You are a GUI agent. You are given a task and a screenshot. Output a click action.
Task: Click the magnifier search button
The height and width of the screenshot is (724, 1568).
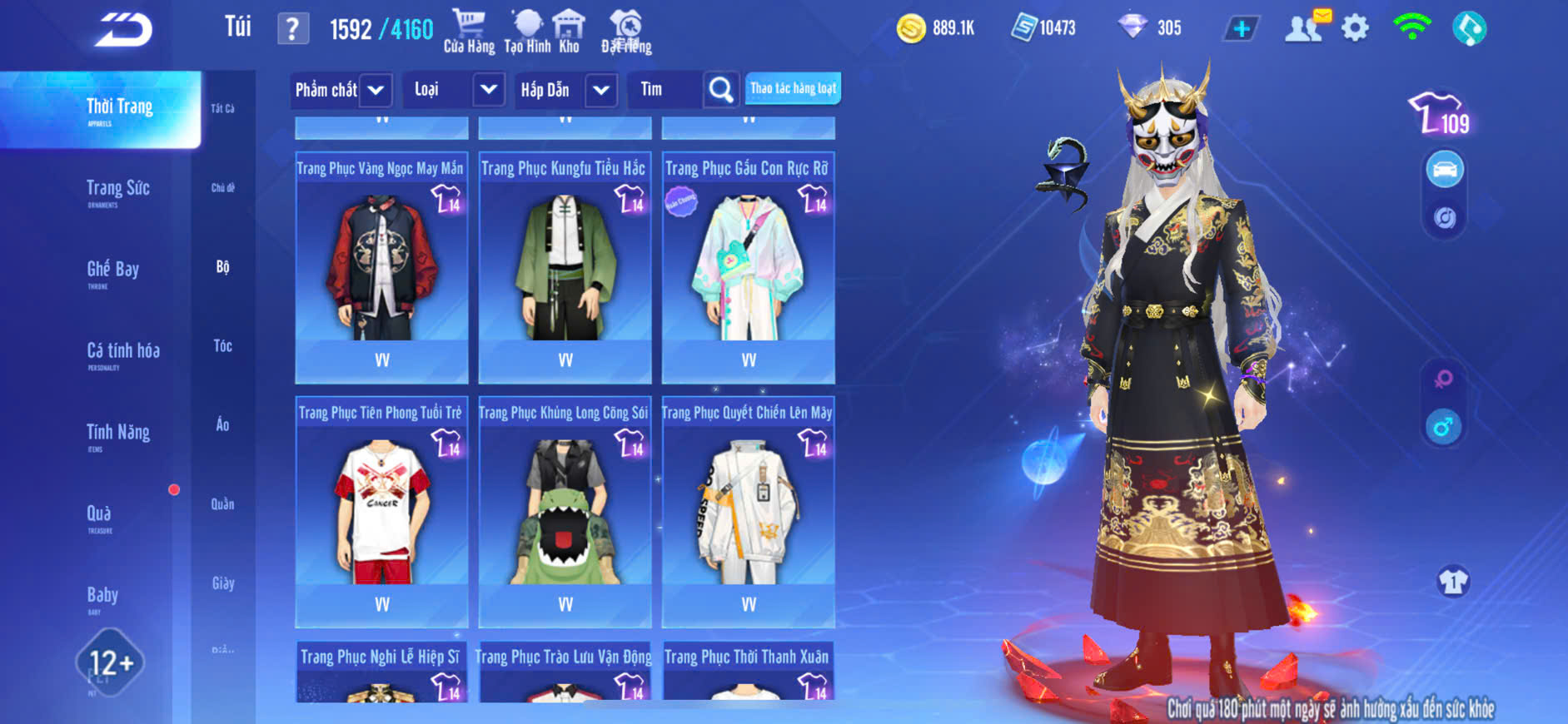pos(721,90)
